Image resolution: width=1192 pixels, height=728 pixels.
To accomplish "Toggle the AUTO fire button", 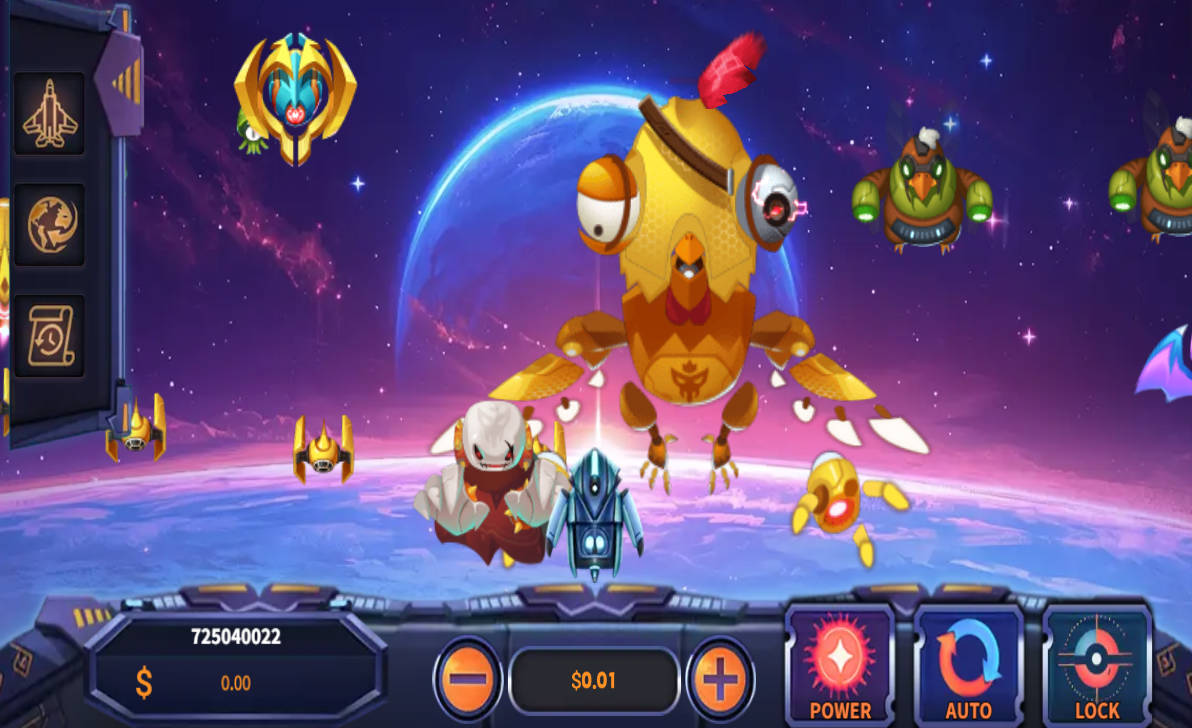I will pyautogui.click(x=968, y=665).
